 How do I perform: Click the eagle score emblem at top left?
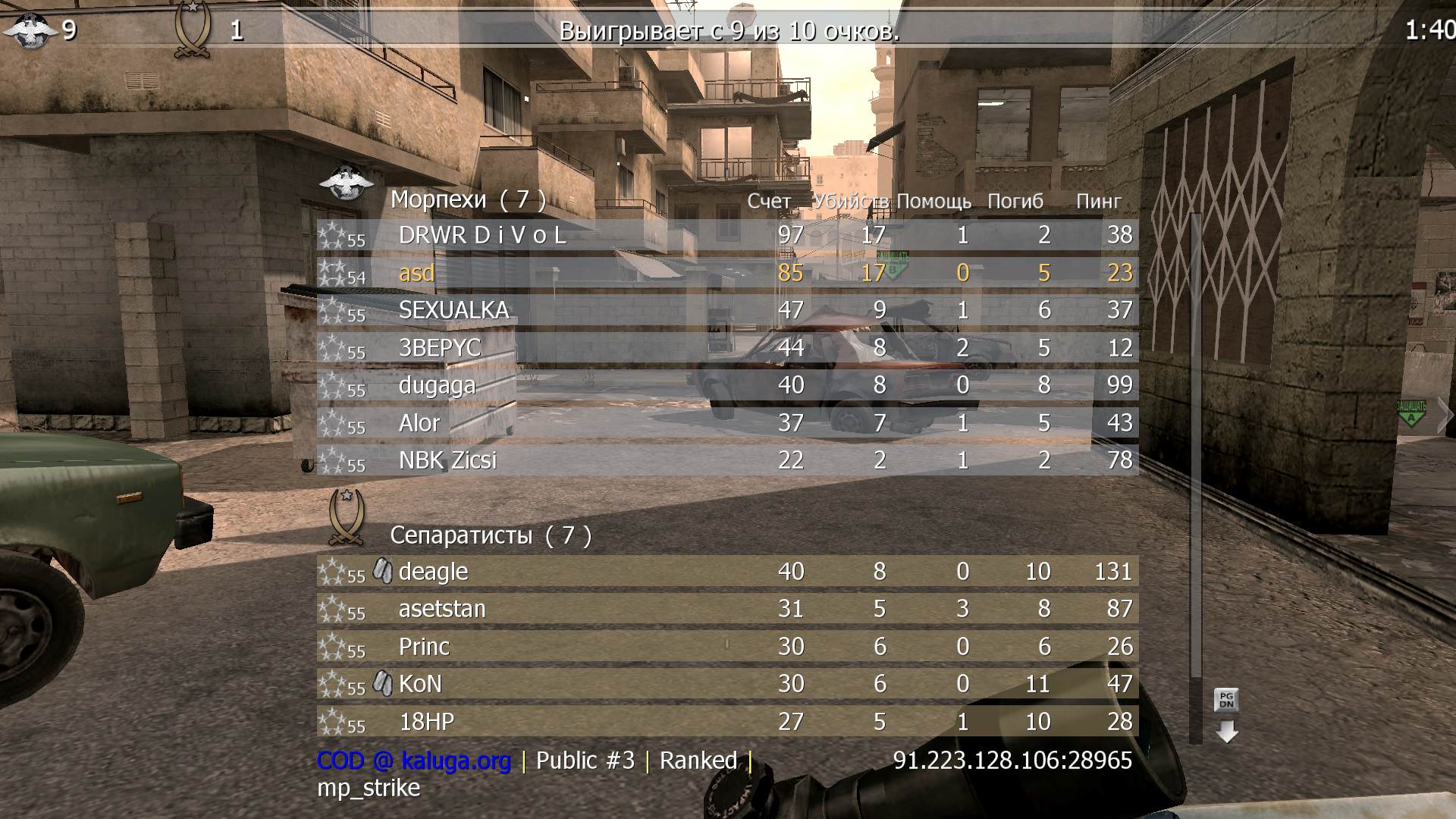click(29, 29)
